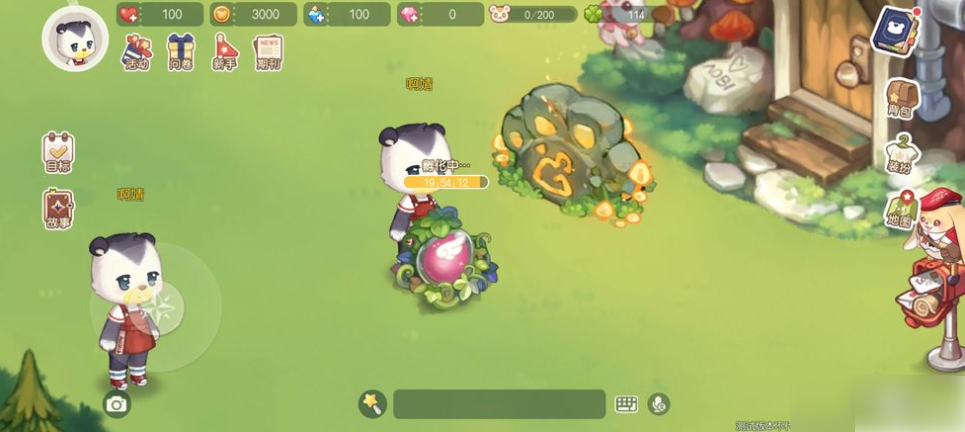Open the 目标 goals checklist
This screenshot has width=965, height=432.
point(58,152)
